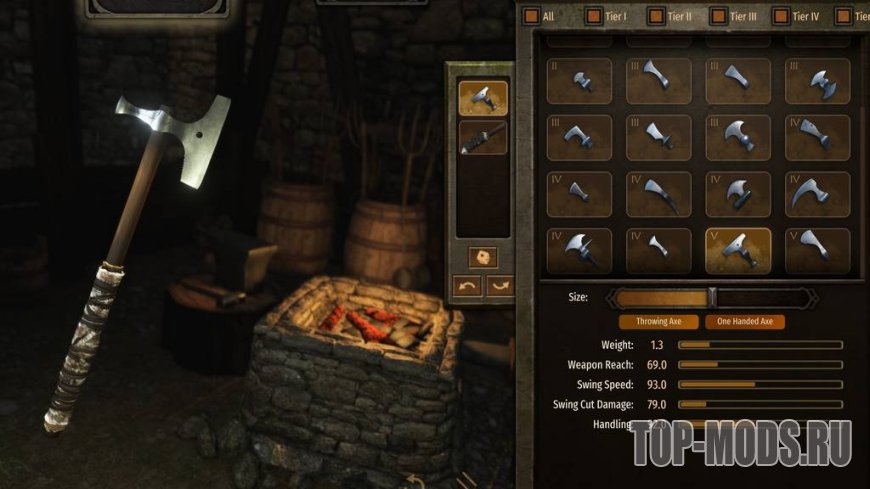Adjust the Size slider handle
The image size is (870, 489).
point(712,297)
